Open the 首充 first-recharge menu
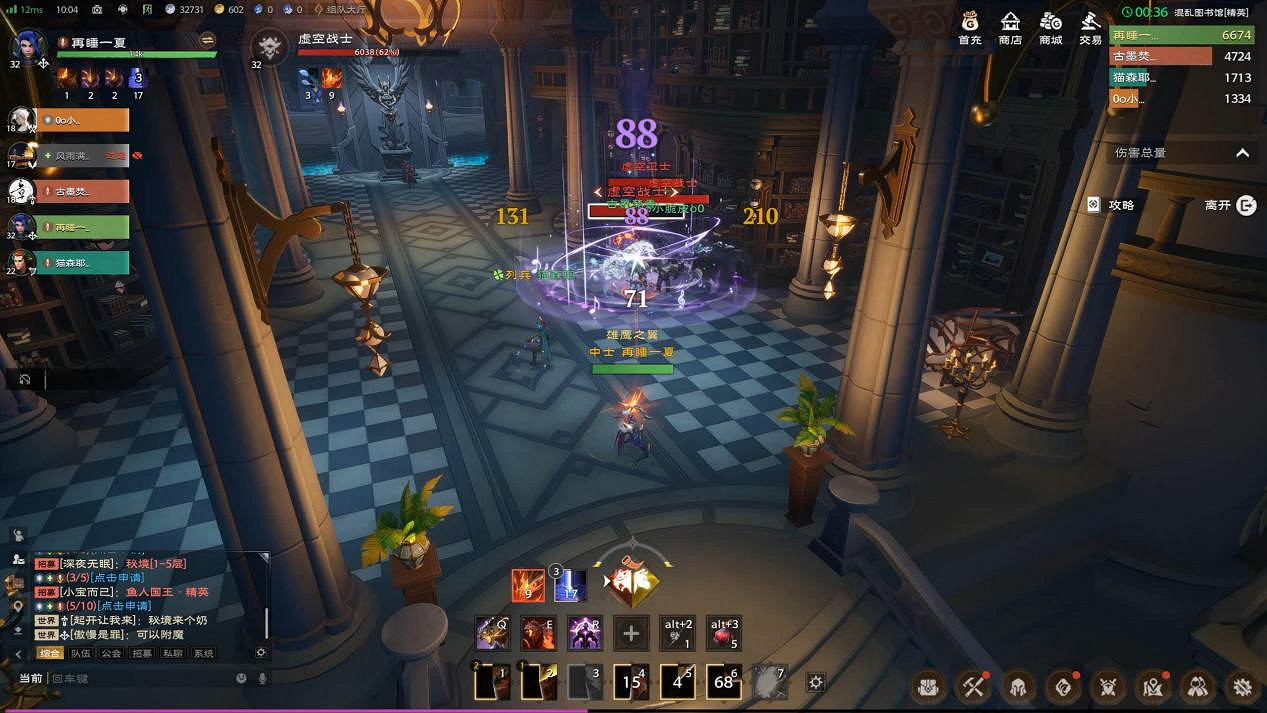 click(969, 27)
